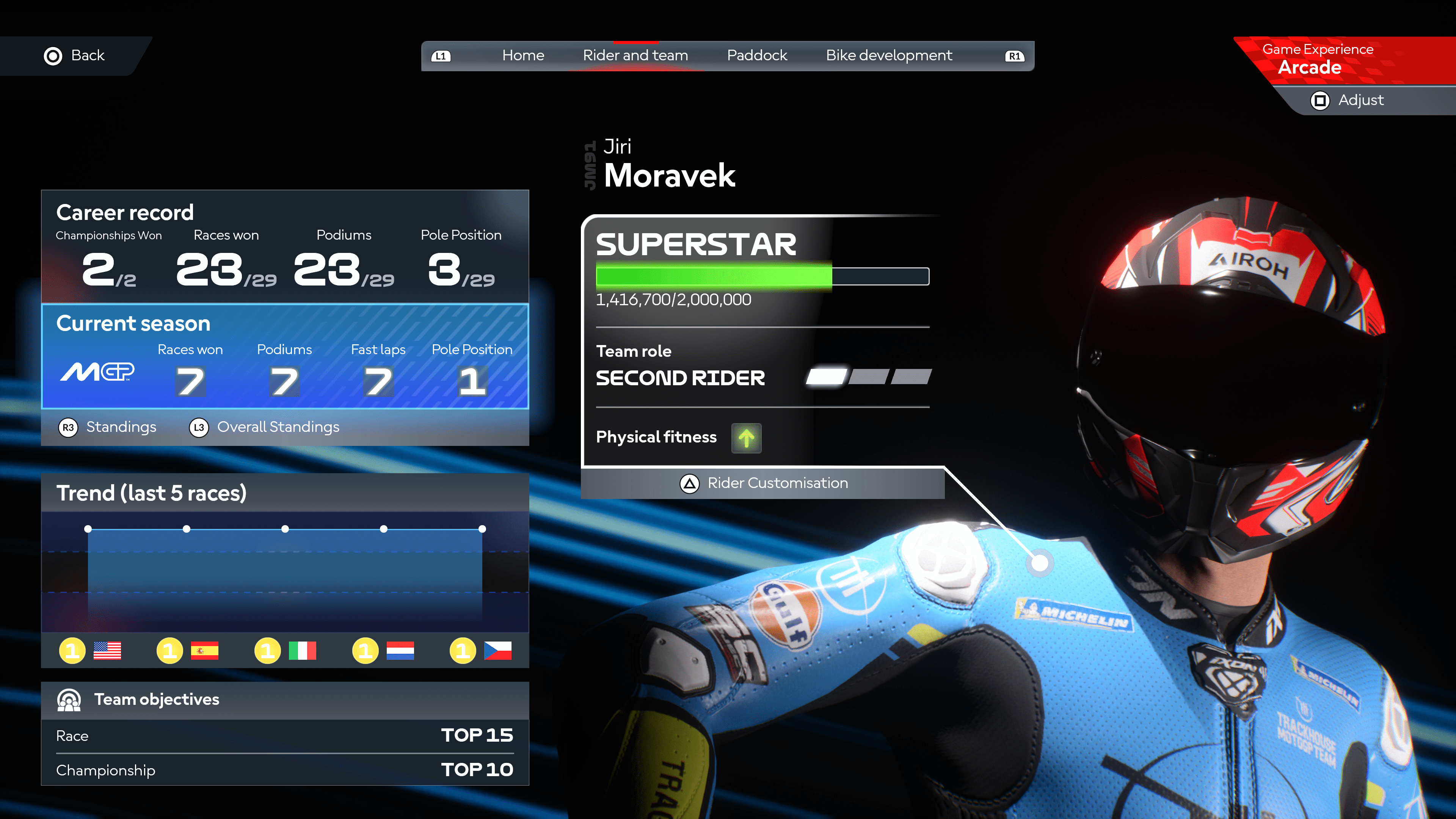
Task: Open the Paddock tab
Action: (x=757, y=55)
